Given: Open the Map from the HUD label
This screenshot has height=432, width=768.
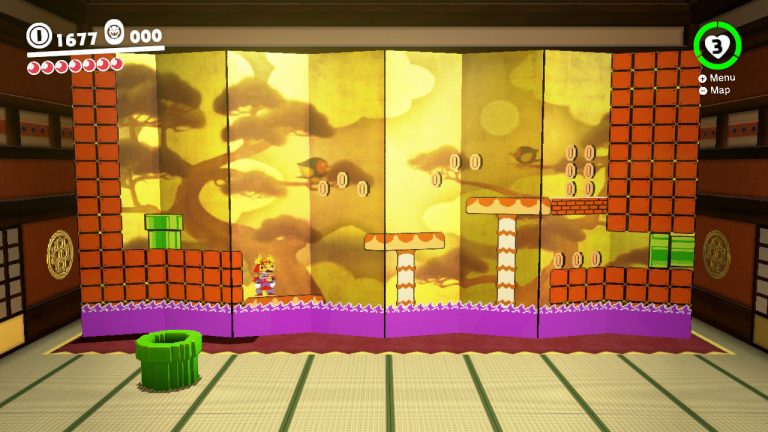Looking at the screenshot, I should pyautogui.click(x=715, y=90).
